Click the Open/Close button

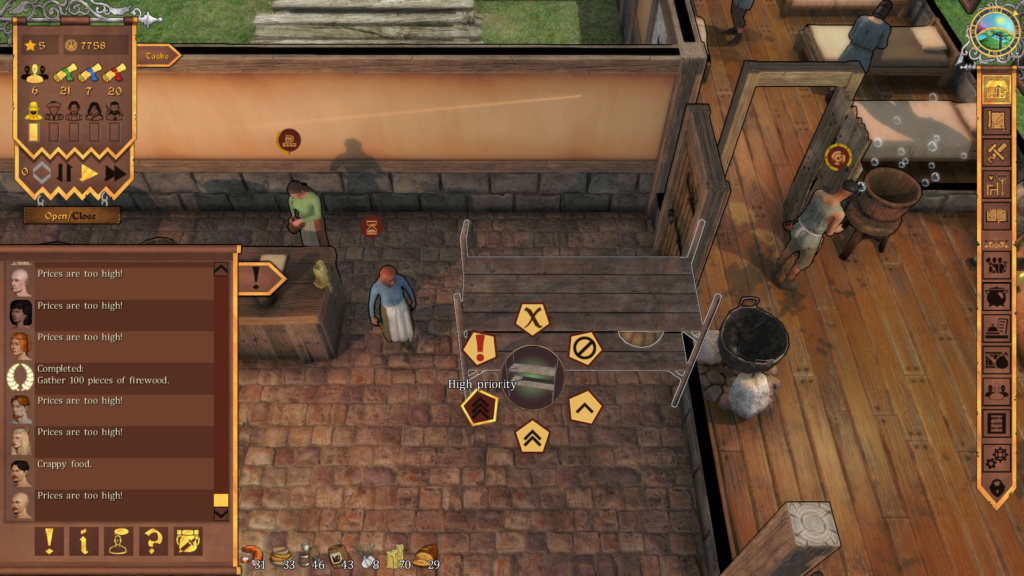point(71,215)
